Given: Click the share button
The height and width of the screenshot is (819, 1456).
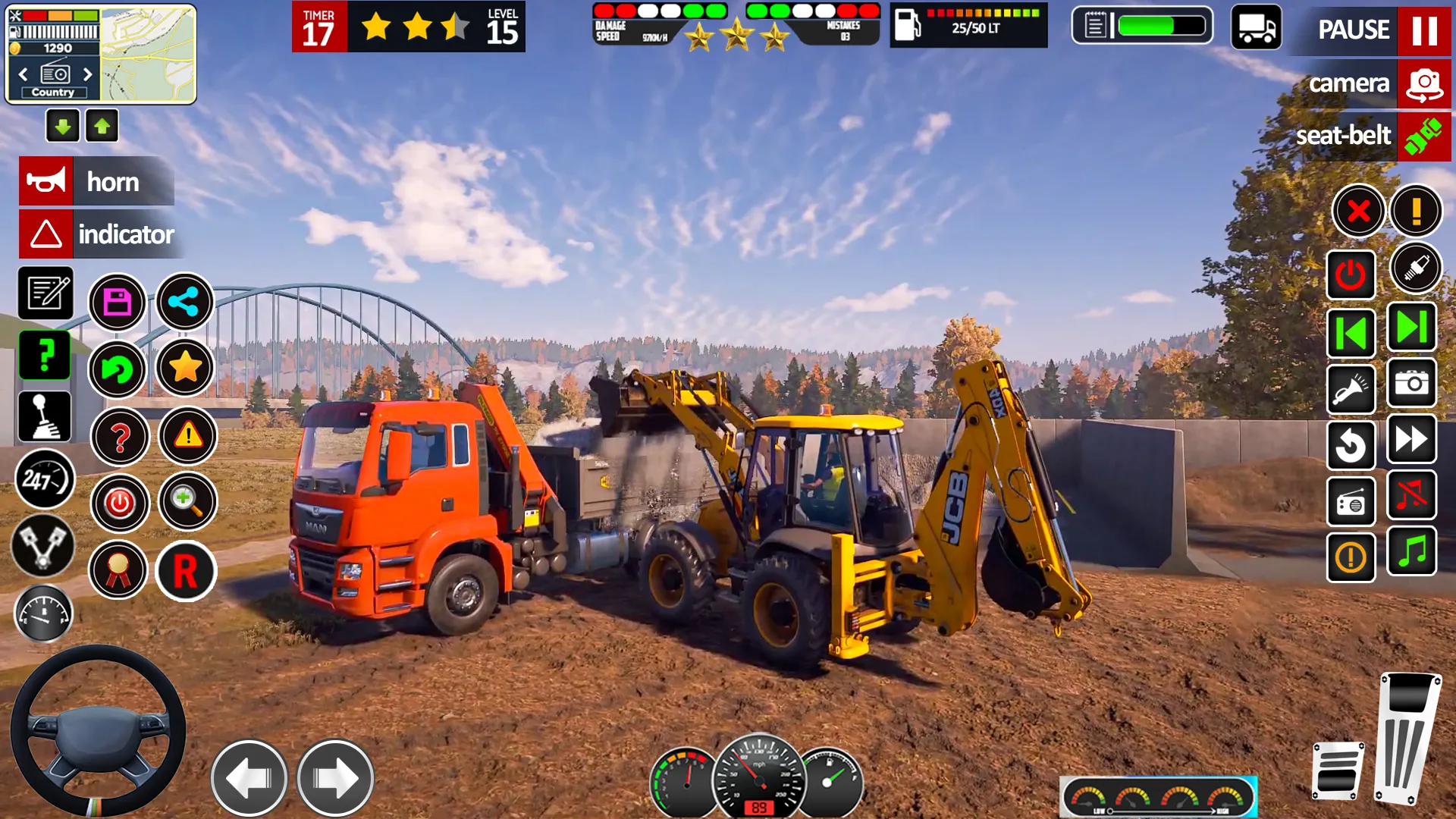Looking at the screenshot, I should [x=185, y=303].
